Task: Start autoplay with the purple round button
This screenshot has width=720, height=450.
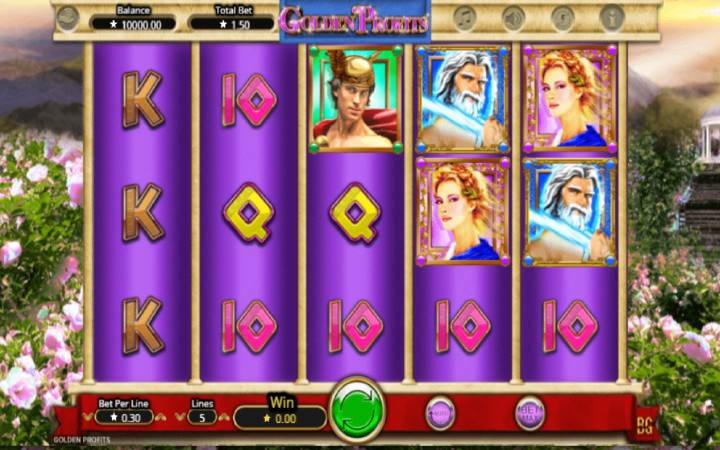Action: click(440, 412)
